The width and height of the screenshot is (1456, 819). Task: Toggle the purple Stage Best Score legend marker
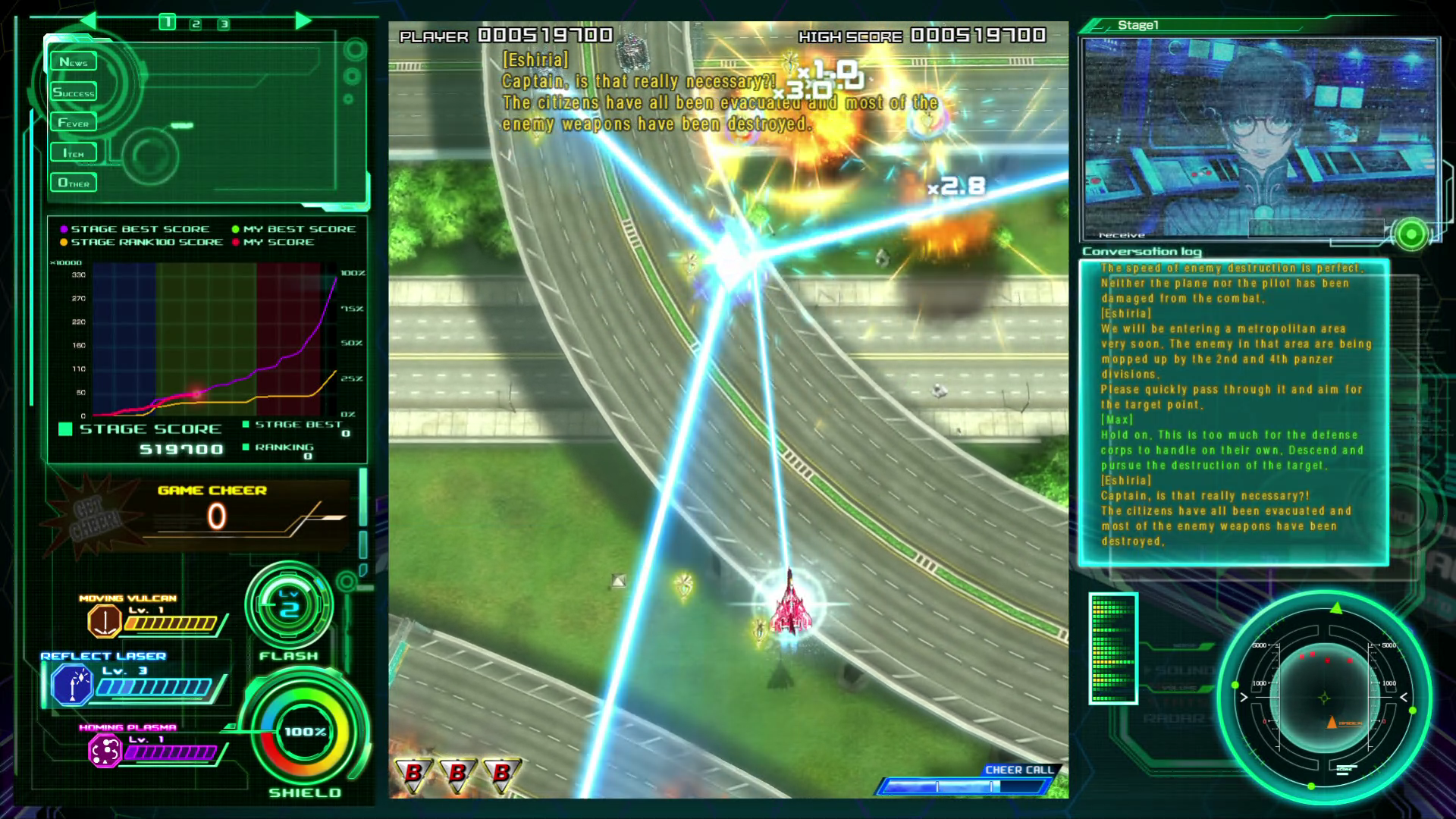pyautogui.click(x=63, y=228)
